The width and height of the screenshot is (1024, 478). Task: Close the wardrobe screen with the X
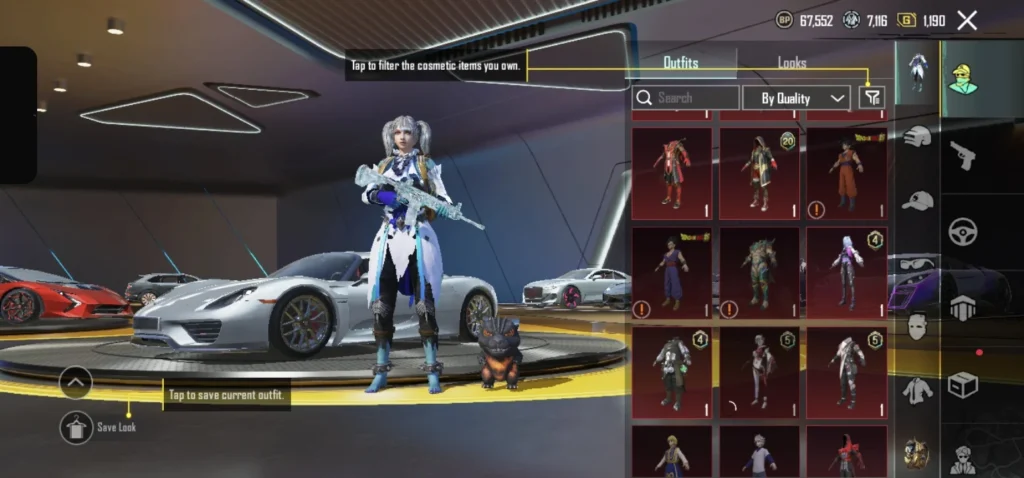tap(967, 20)
